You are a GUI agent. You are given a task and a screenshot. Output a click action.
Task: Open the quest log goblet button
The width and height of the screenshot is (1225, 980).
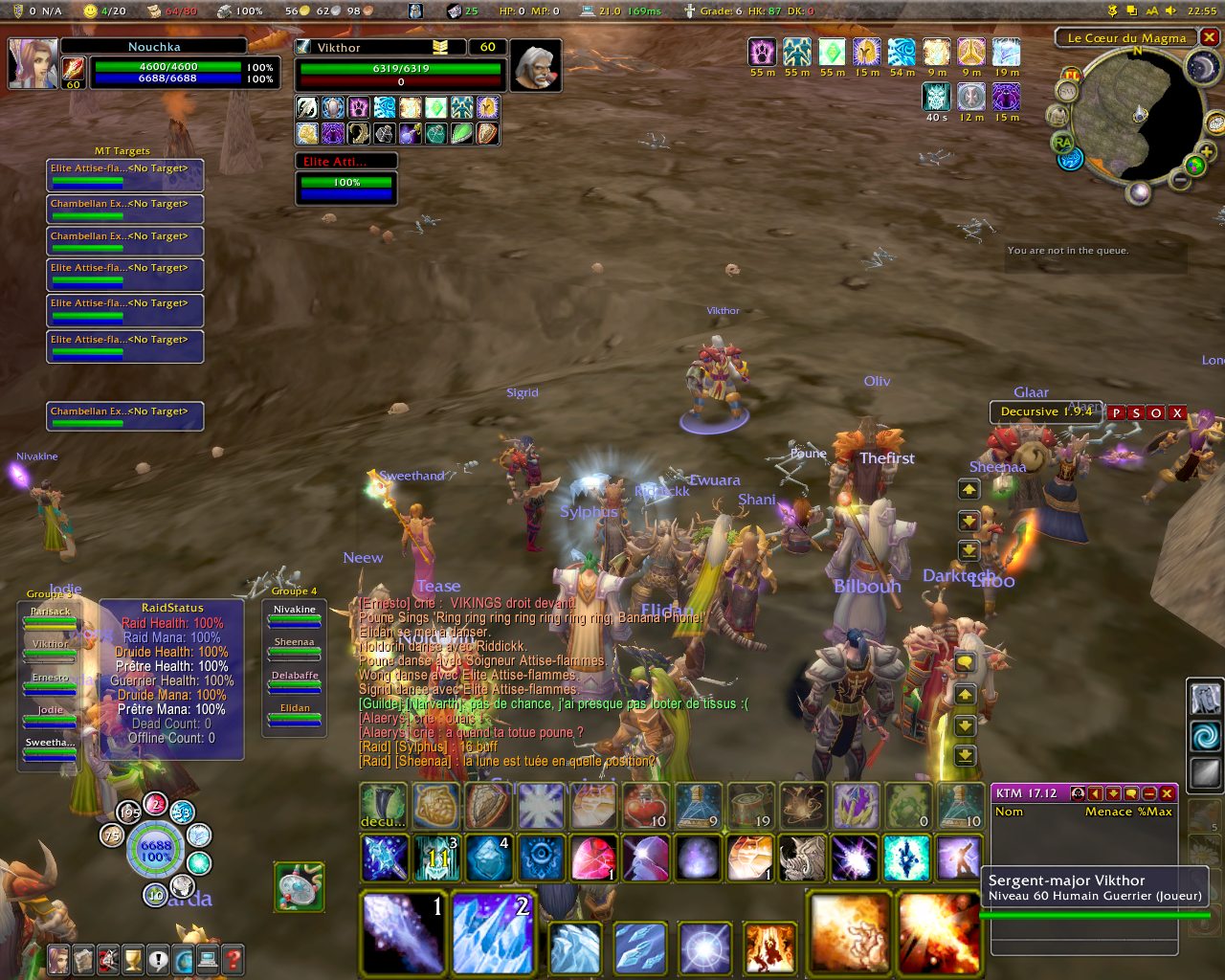point(133,958)
